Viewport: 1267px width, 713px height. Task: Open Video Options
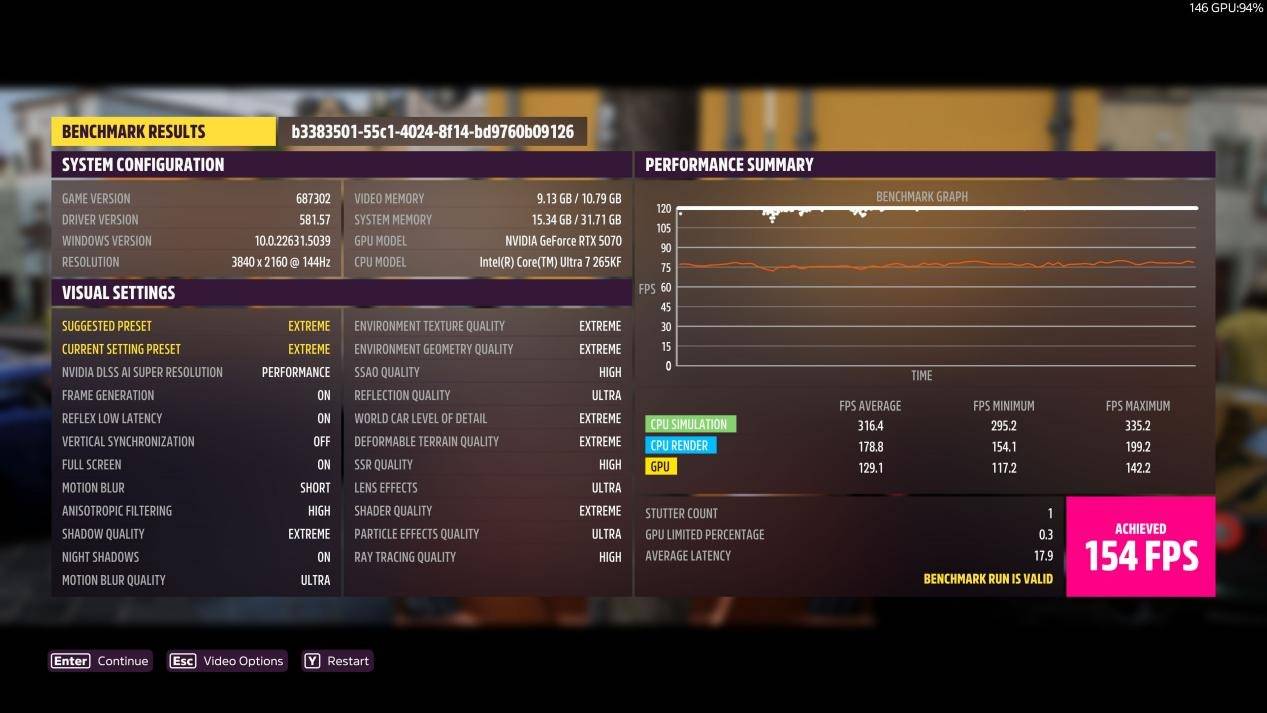click(227, 661)
